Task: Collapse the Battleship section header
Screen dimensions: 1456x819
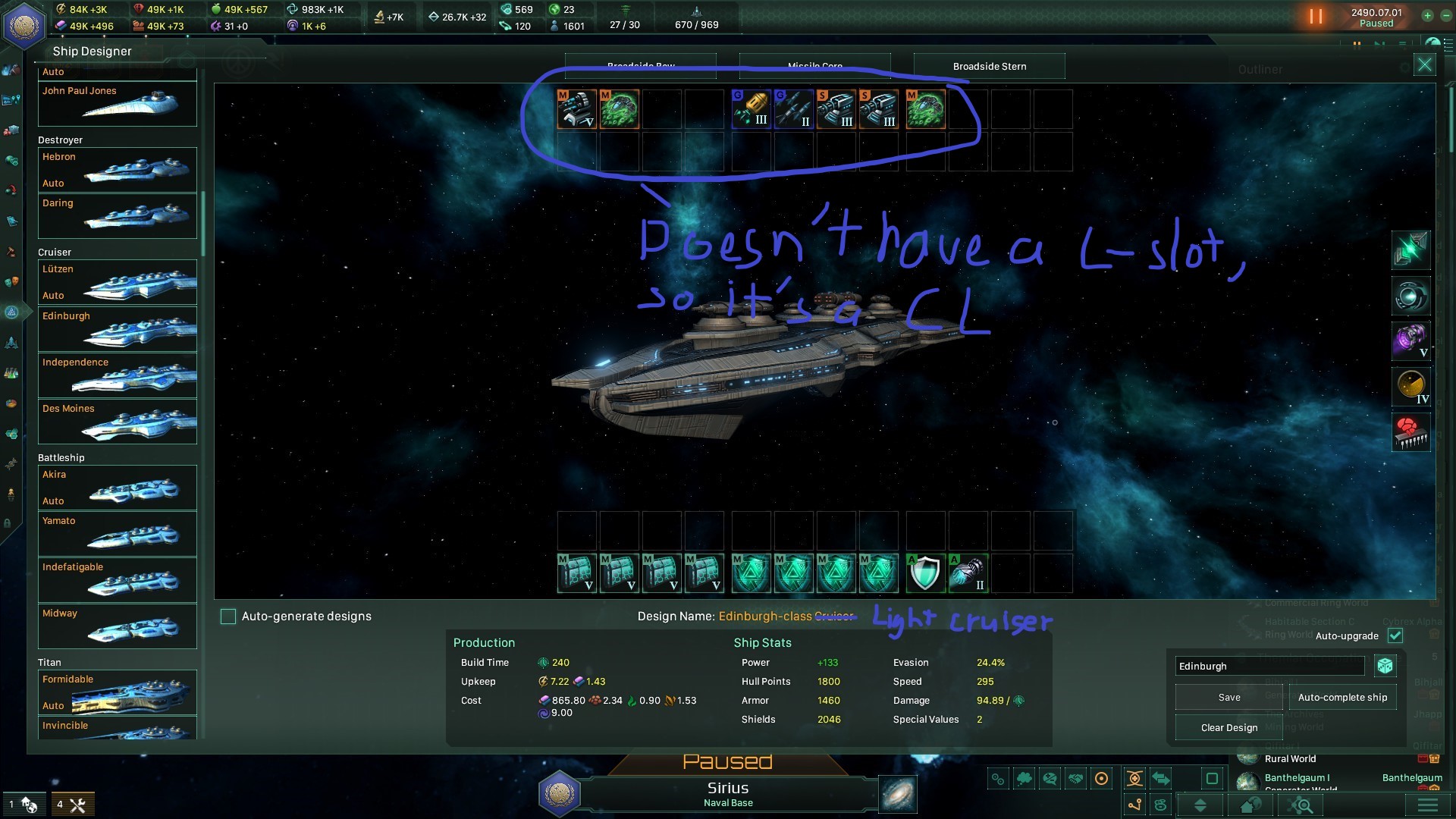Action: point(61,457)
